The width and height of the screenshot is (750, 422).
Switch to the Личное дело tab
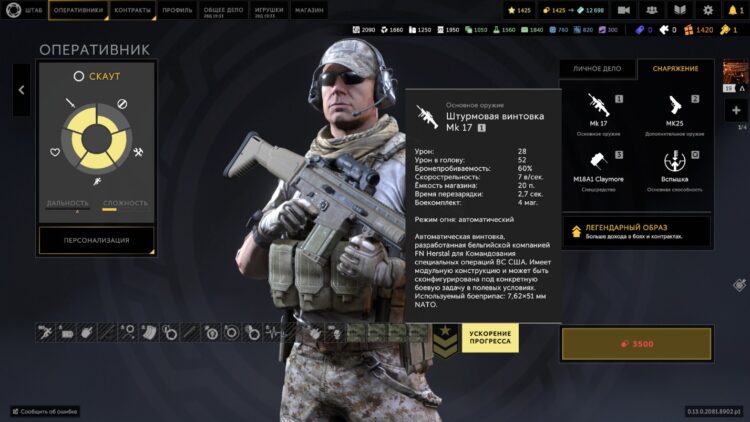[598, 68]
